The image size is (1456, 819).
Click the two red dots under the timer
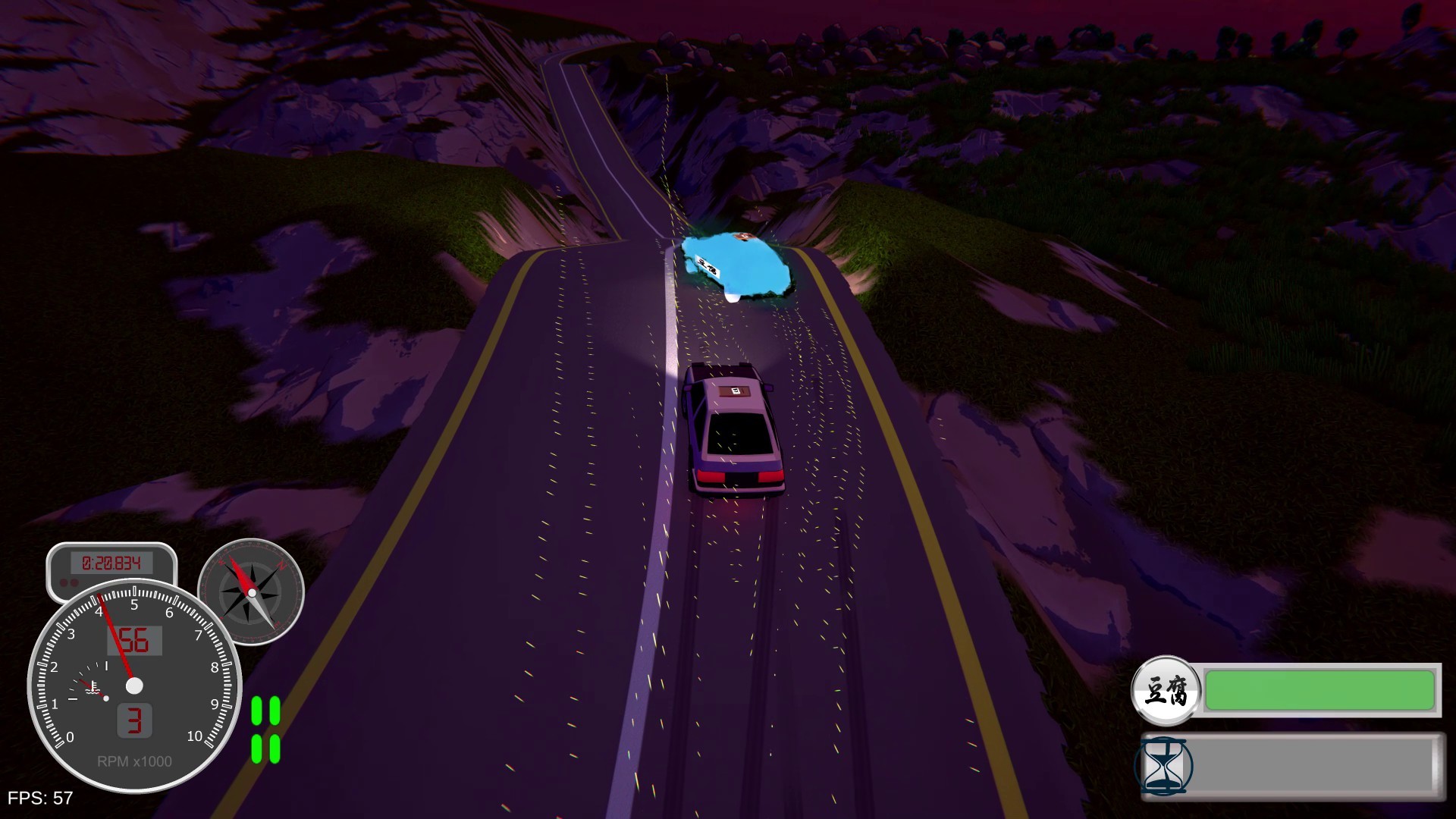(x=68, y=580)
